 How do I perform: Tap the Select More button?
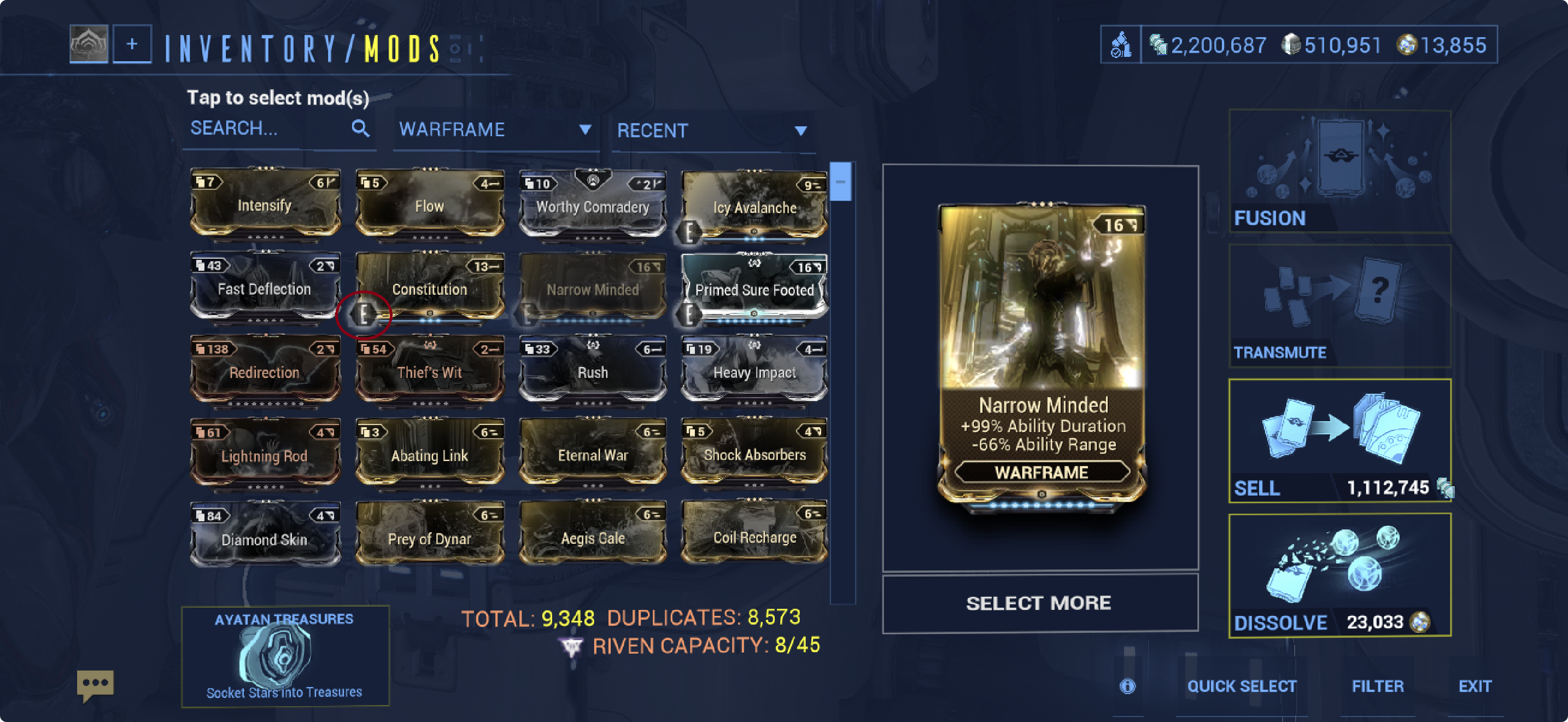point(1039,603)
